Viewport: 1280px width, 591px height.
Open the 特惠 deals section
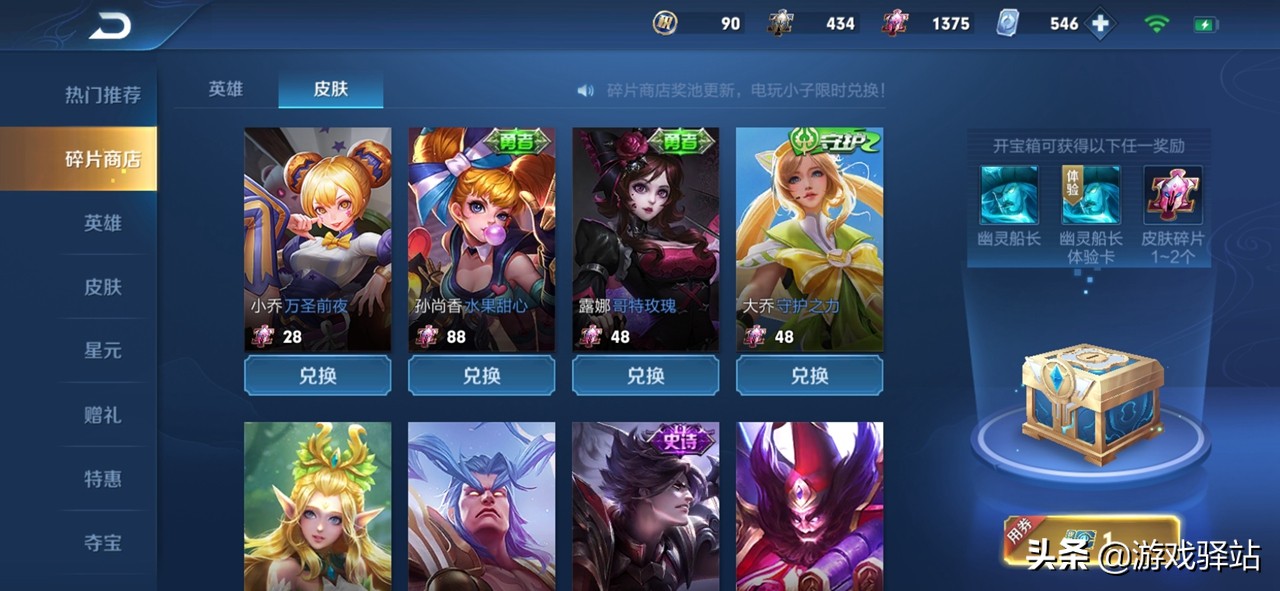pos(102,479)
